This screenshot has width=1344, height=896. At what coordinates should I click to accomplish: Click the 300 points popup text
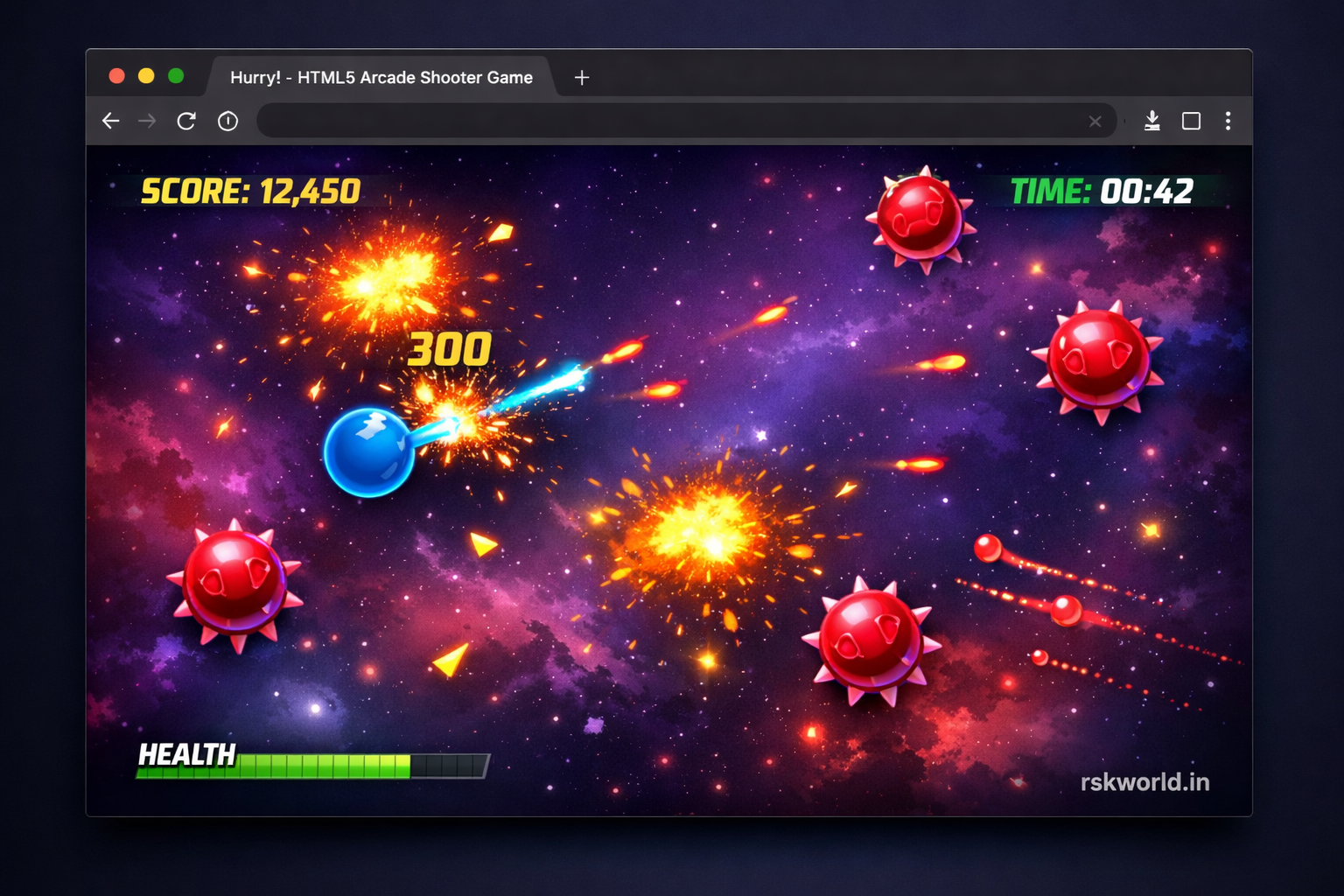coord(450,347)
